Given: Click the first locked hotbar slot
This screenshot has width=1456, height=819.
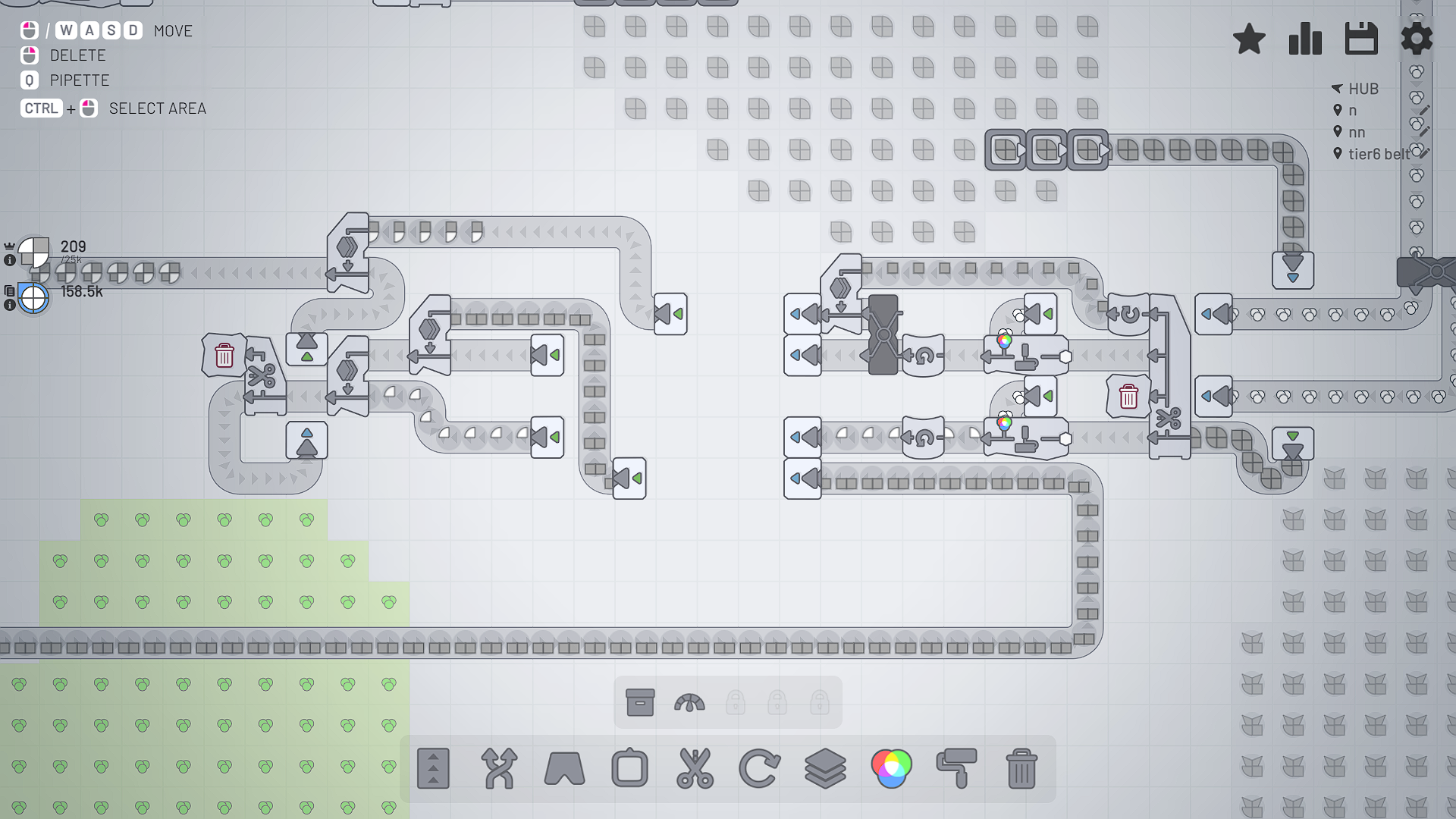Looking at the screenshot, I should (736, 703).
